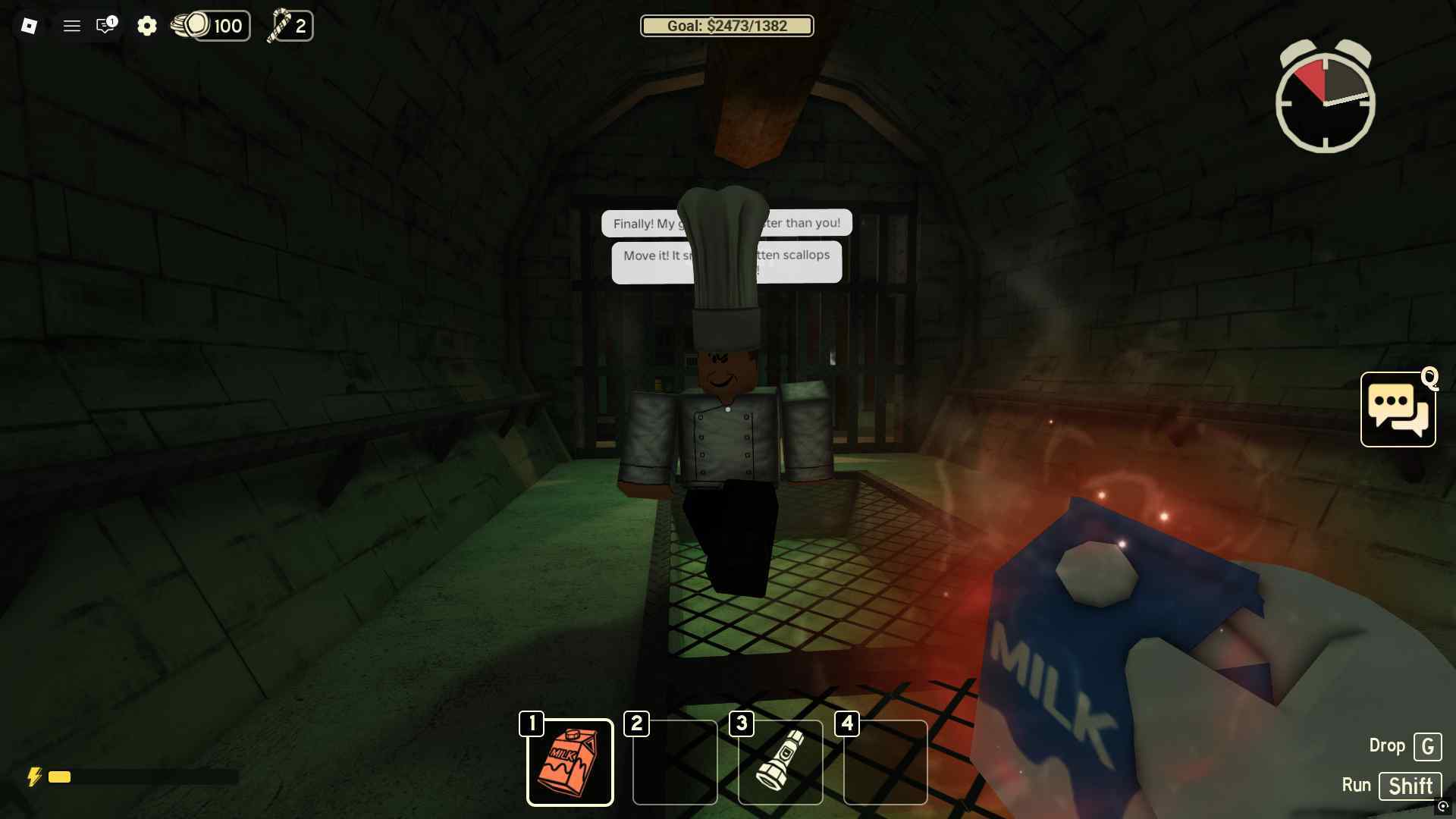Select empty hotbar slot 4
The width and height of the screenshot is (1456, 819).
pos(886,761)
